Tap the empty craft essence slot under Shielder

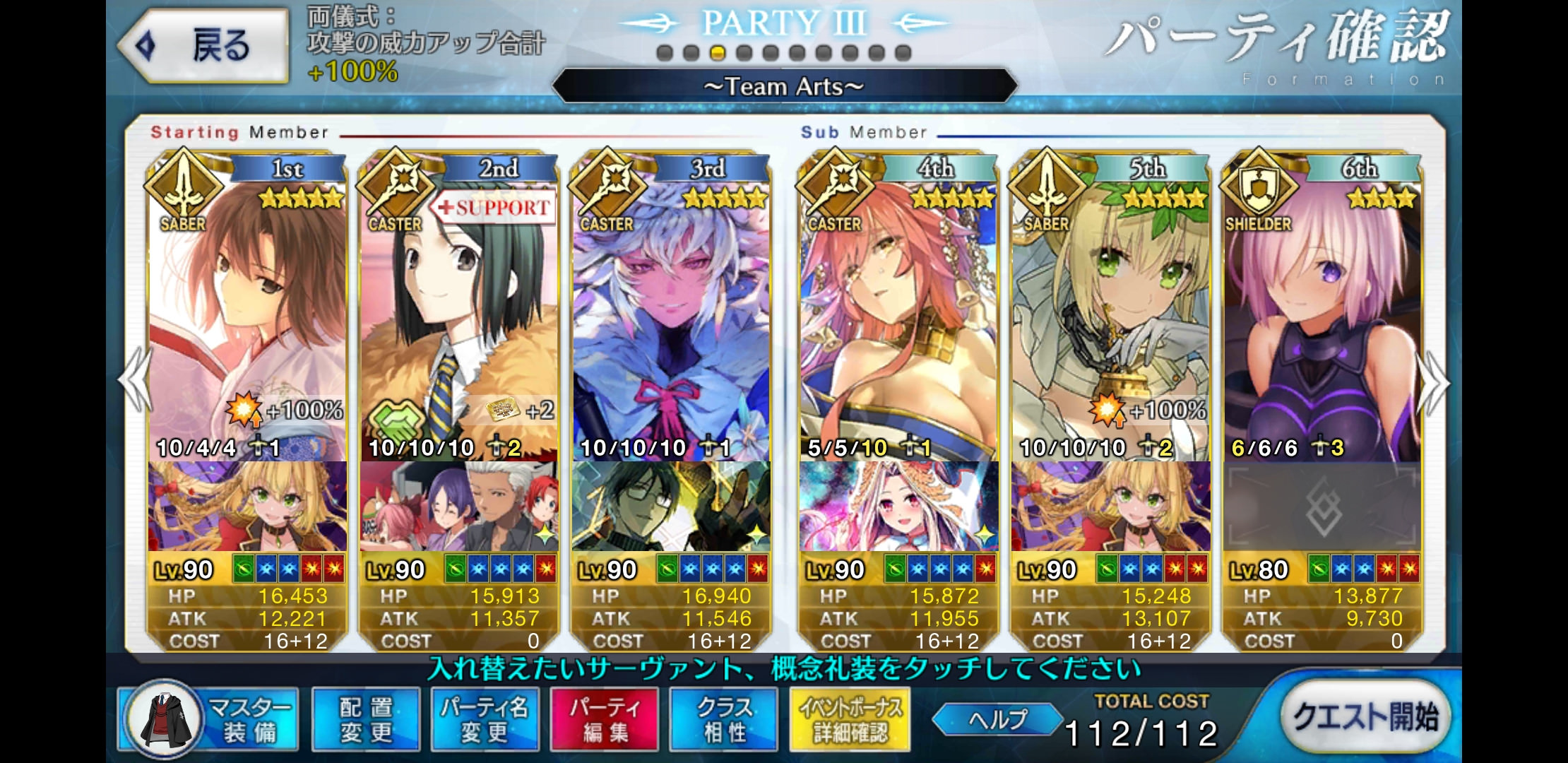click(x=1322, y=507)
